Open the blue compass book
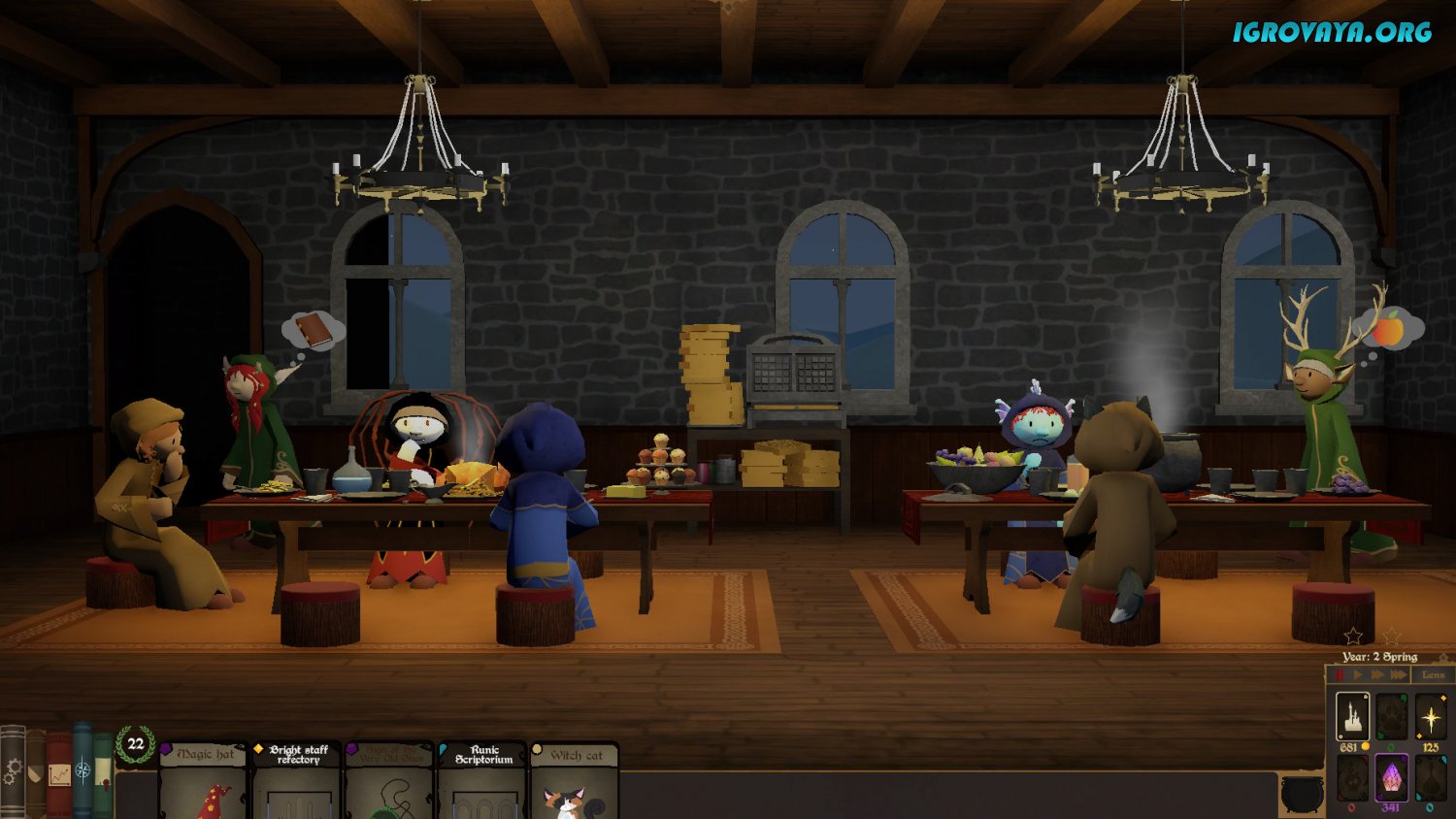 point(83,771)
